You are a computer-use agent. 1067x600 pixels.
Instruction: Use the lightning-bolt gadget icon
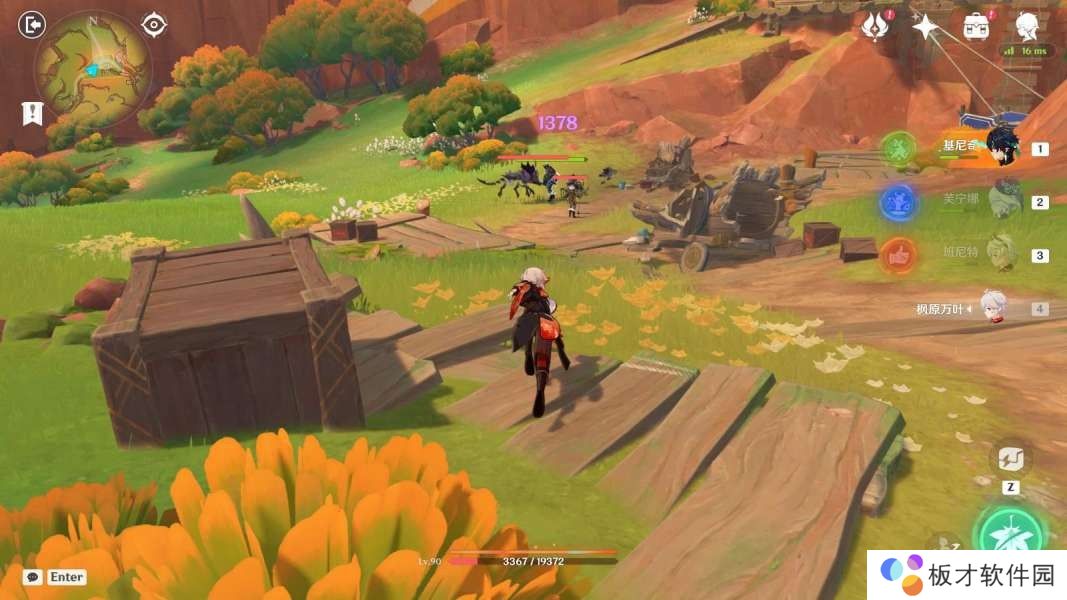pos(1011,458)
